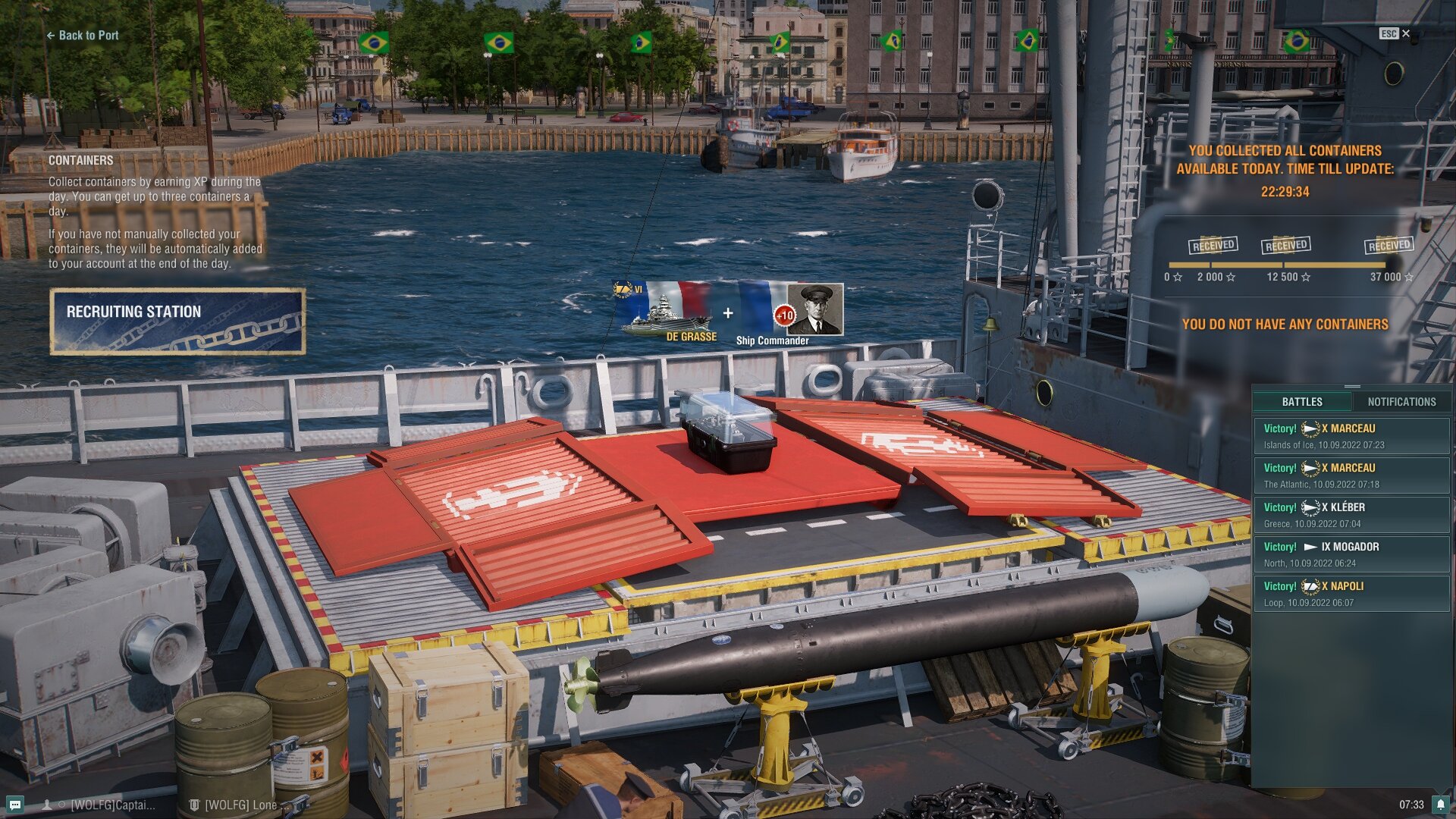Screen dimensions: 1456x819
Task: Open the Recruiting Station banner
Action: tap(177, 322)
